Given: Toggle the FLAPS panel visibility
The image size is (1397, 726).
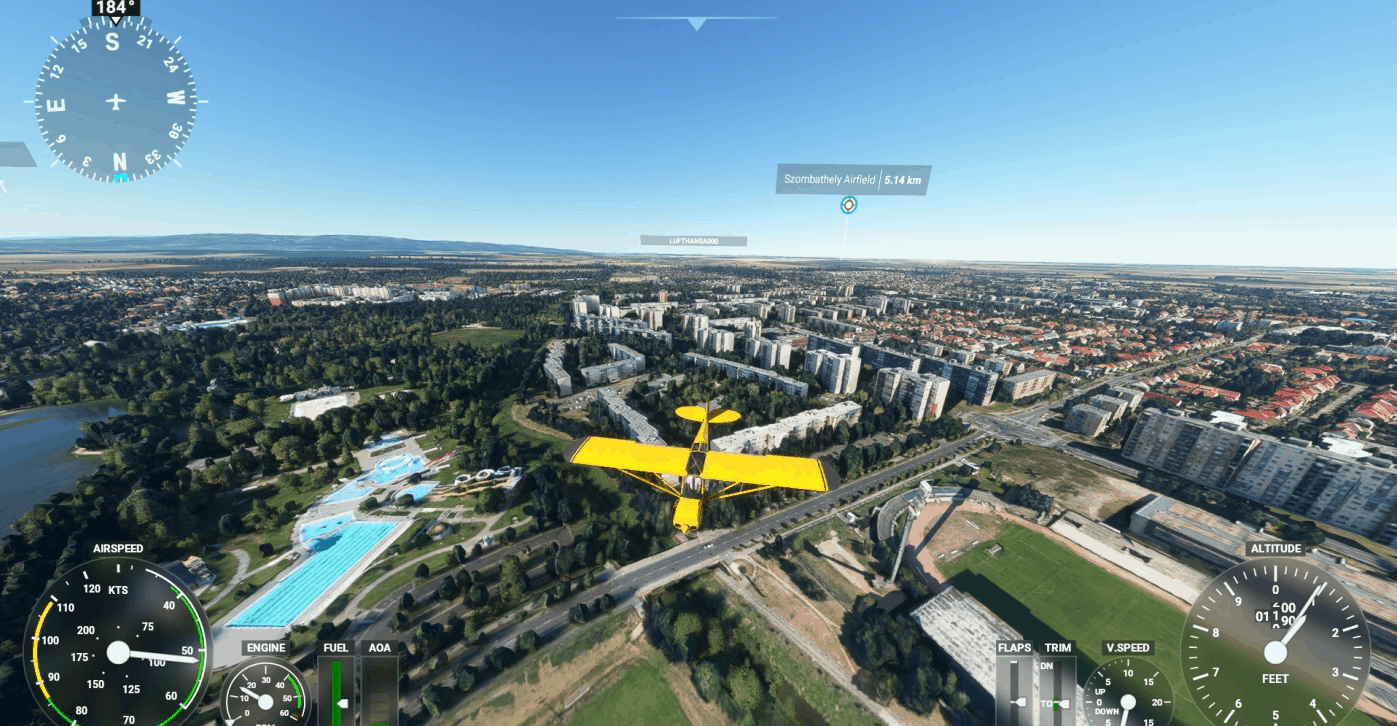Looking at the screenshot, I should [1013, 647].
